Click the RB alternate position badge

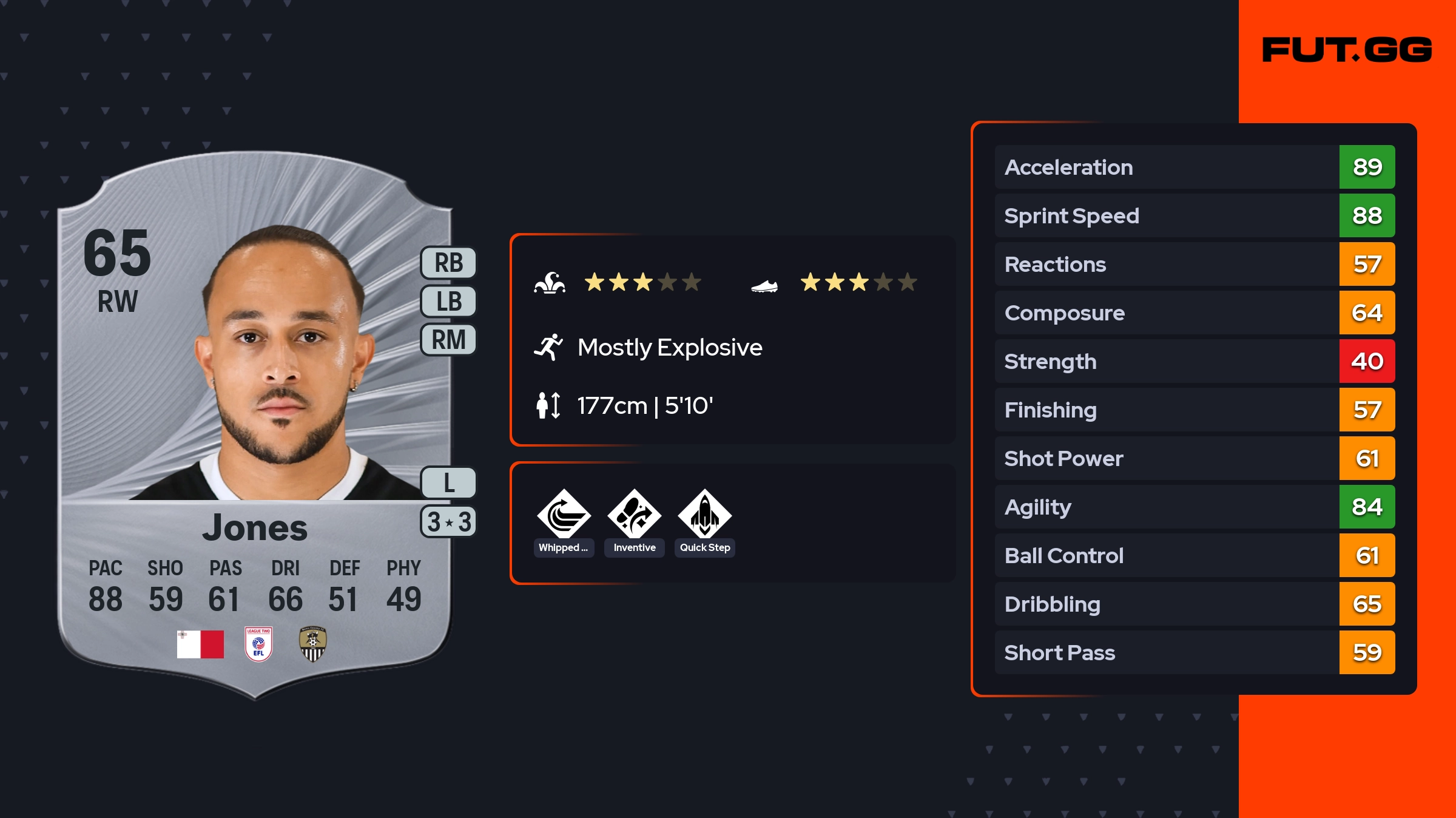(x=448, y=263)
